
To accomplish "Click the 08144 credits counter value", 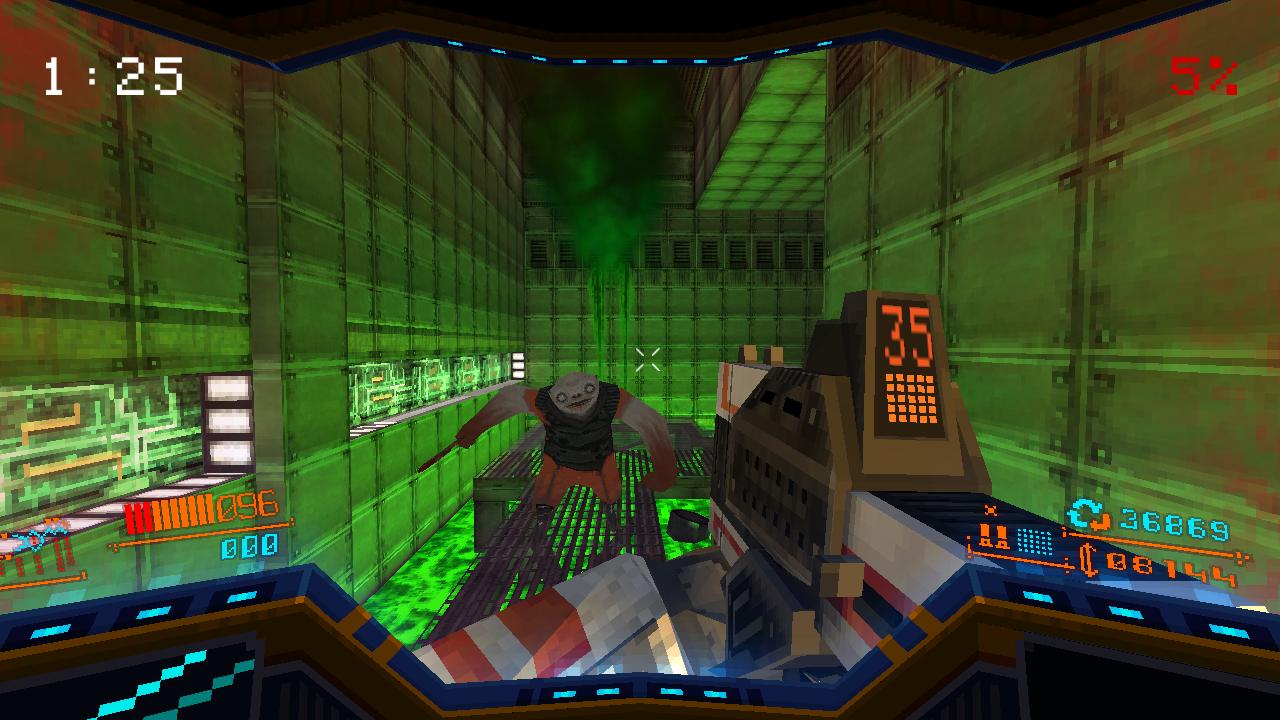I will pyautogui.click(x=1172, y=567).
